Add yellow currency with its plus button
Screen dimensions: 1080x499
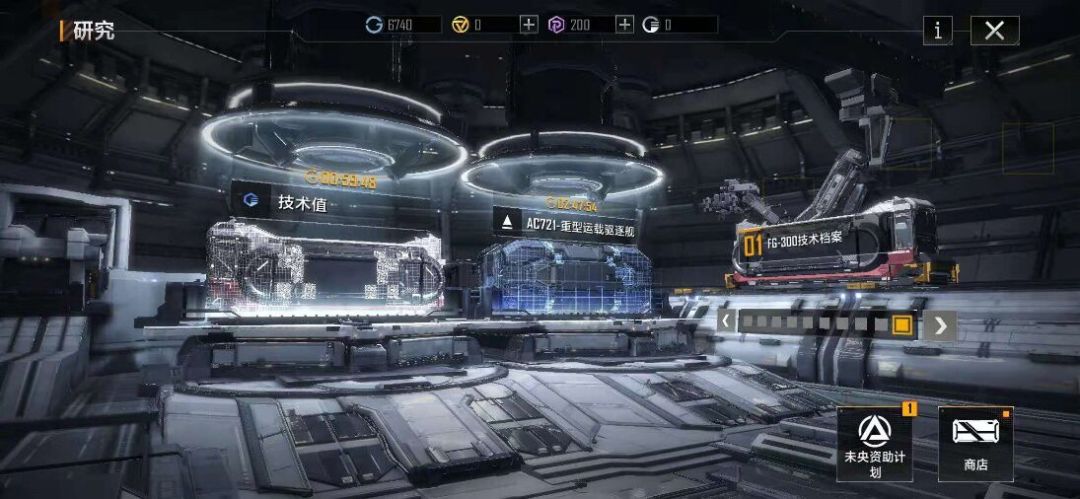click(528, 25)
